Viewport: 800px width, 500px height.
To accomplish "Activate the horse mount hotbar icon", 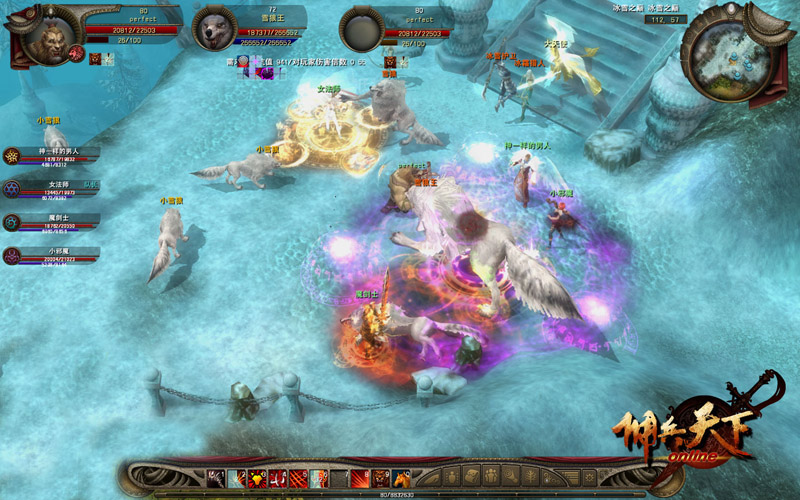I will [401, 478].
